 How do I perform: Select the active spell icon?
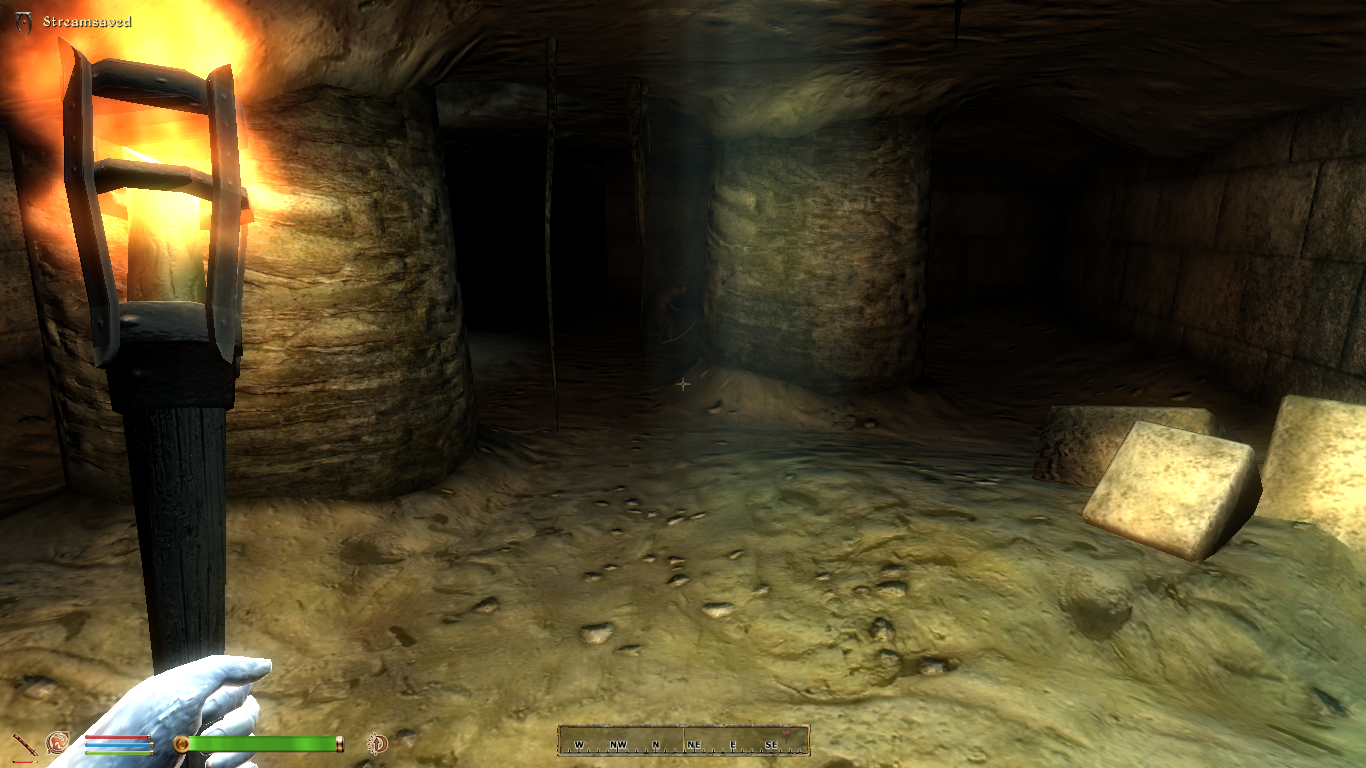coord(57,743)
